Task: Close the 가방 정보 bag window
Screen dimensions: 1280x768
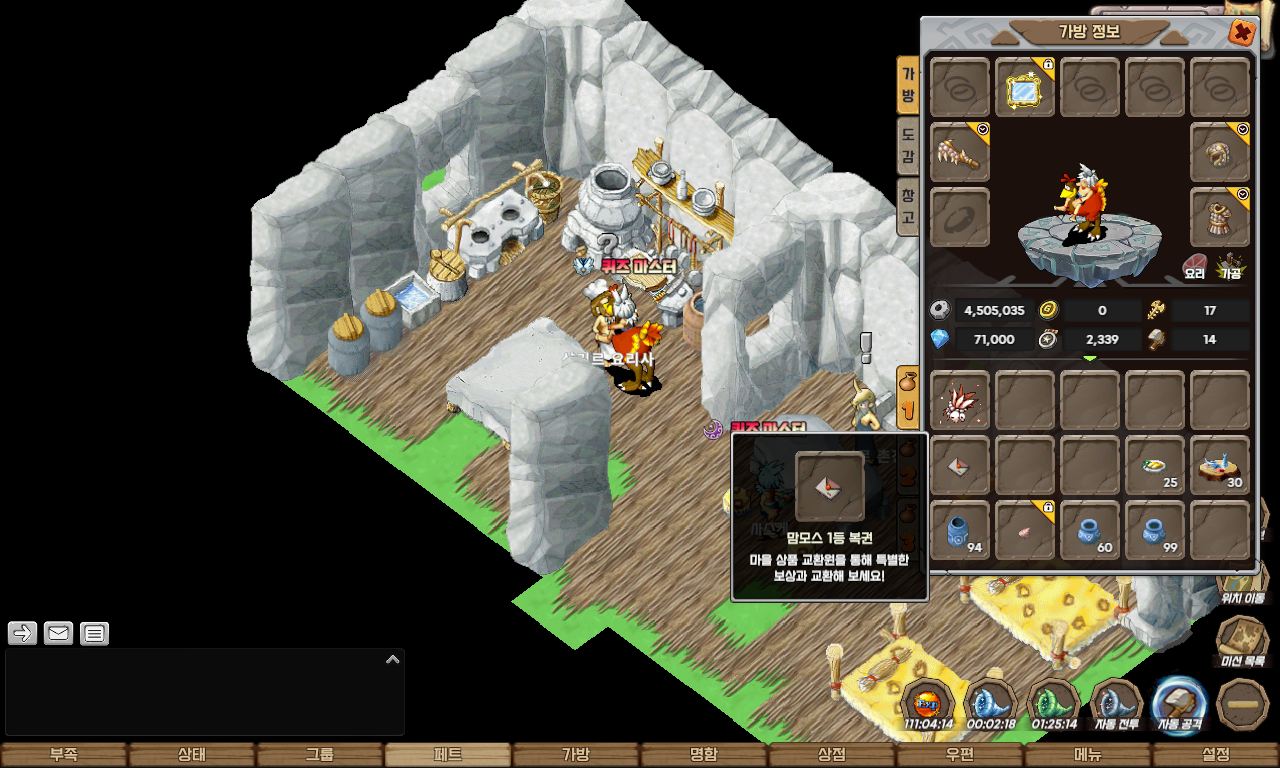Action: [x=1242, y=33]
